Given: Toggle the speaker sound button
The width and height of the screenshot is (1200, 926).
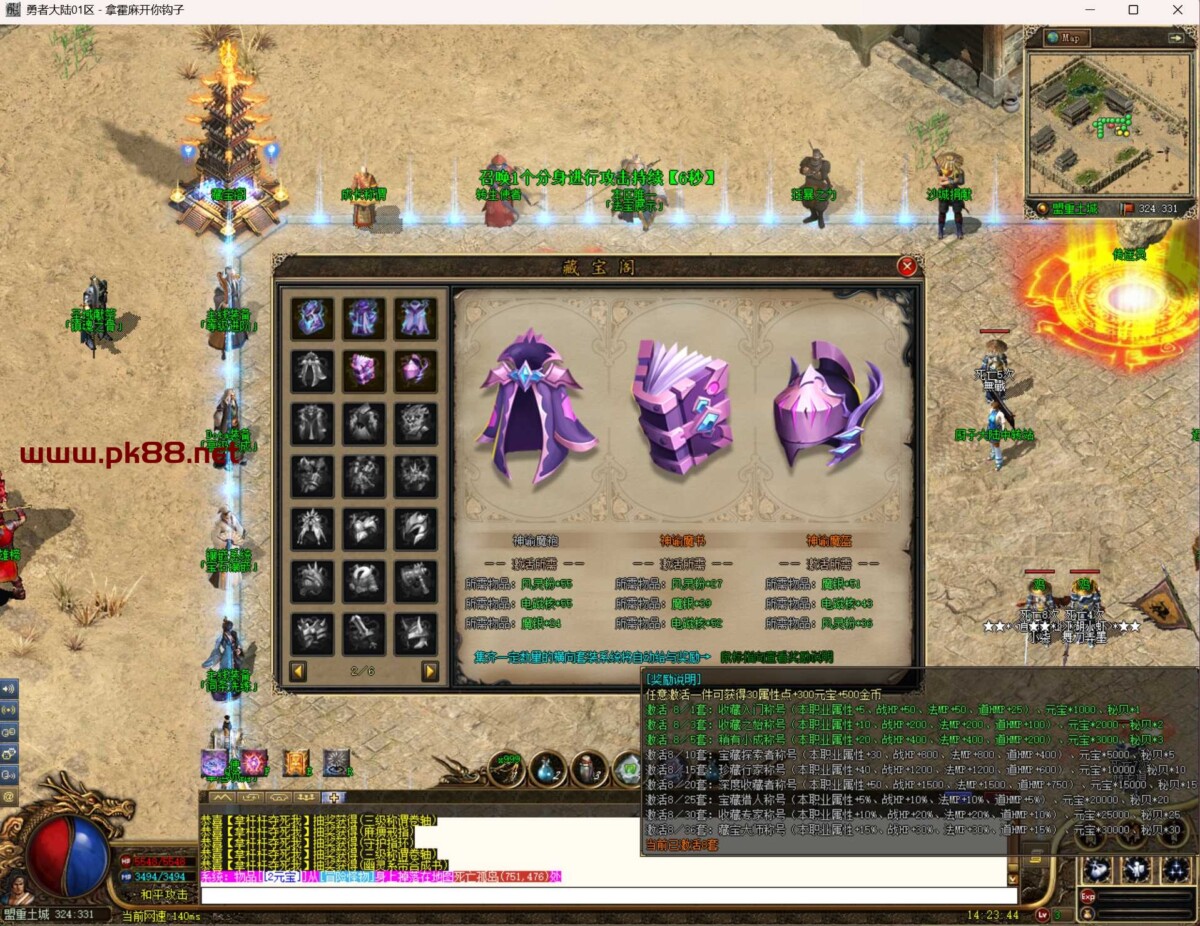Looking at the screenshot, I should pos(9,689).
